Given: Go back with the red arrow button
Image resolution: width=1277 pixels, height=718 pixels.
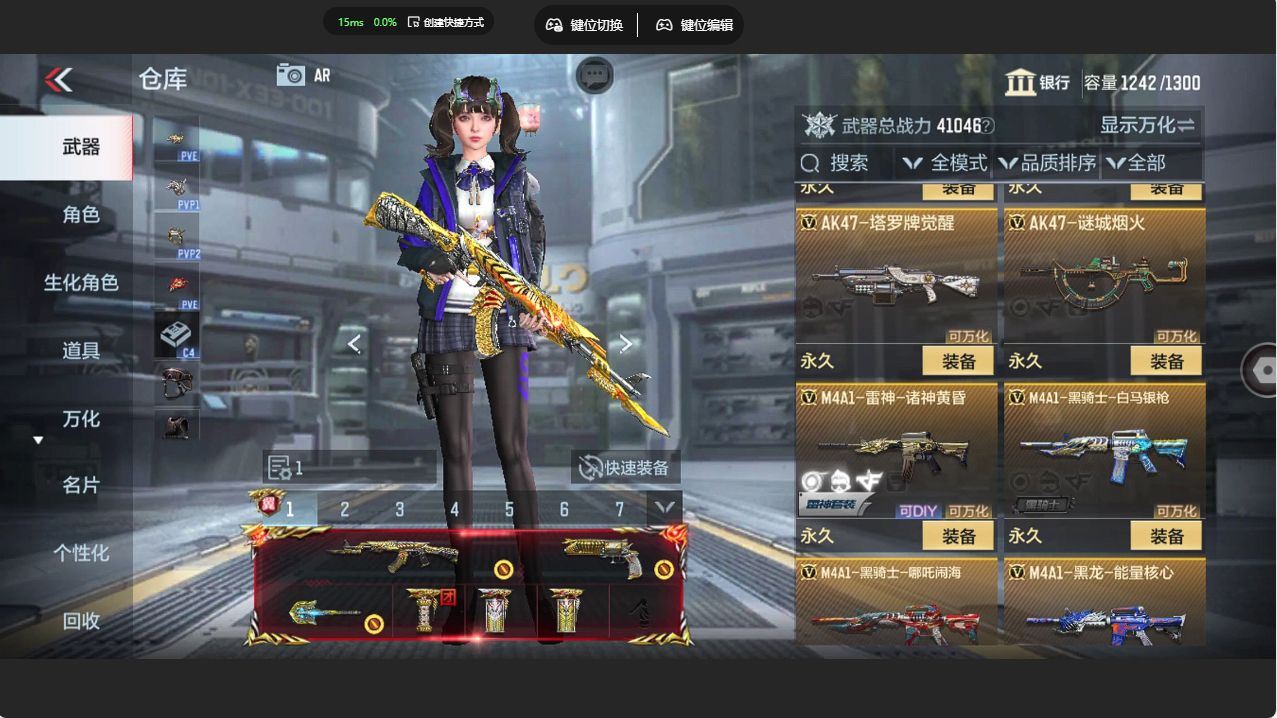Looking at the screenshot, I should [59, 80].
